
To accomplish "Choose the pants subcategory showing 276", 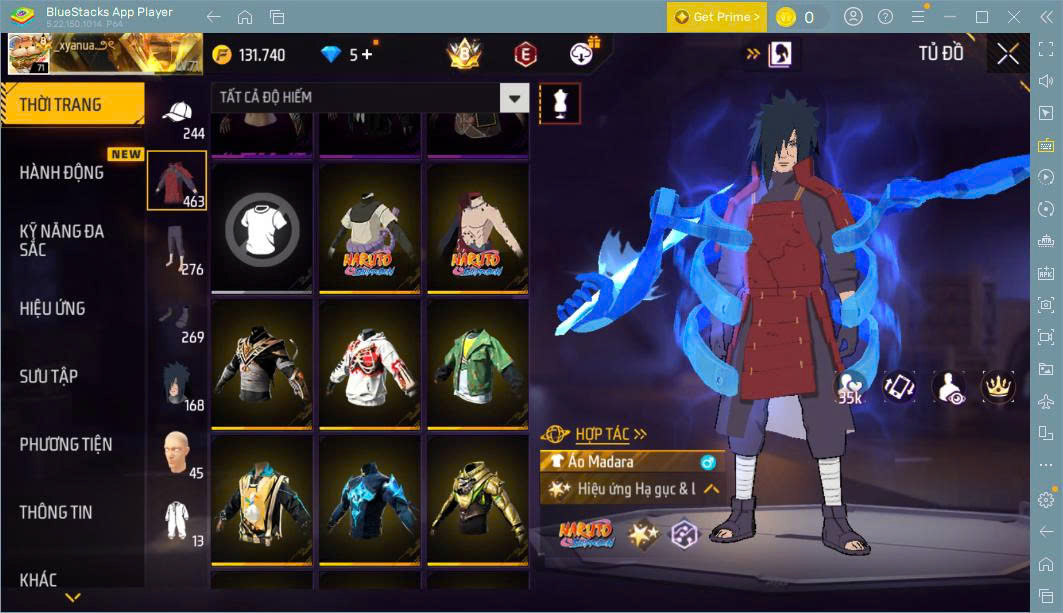I will pos(178,248).
